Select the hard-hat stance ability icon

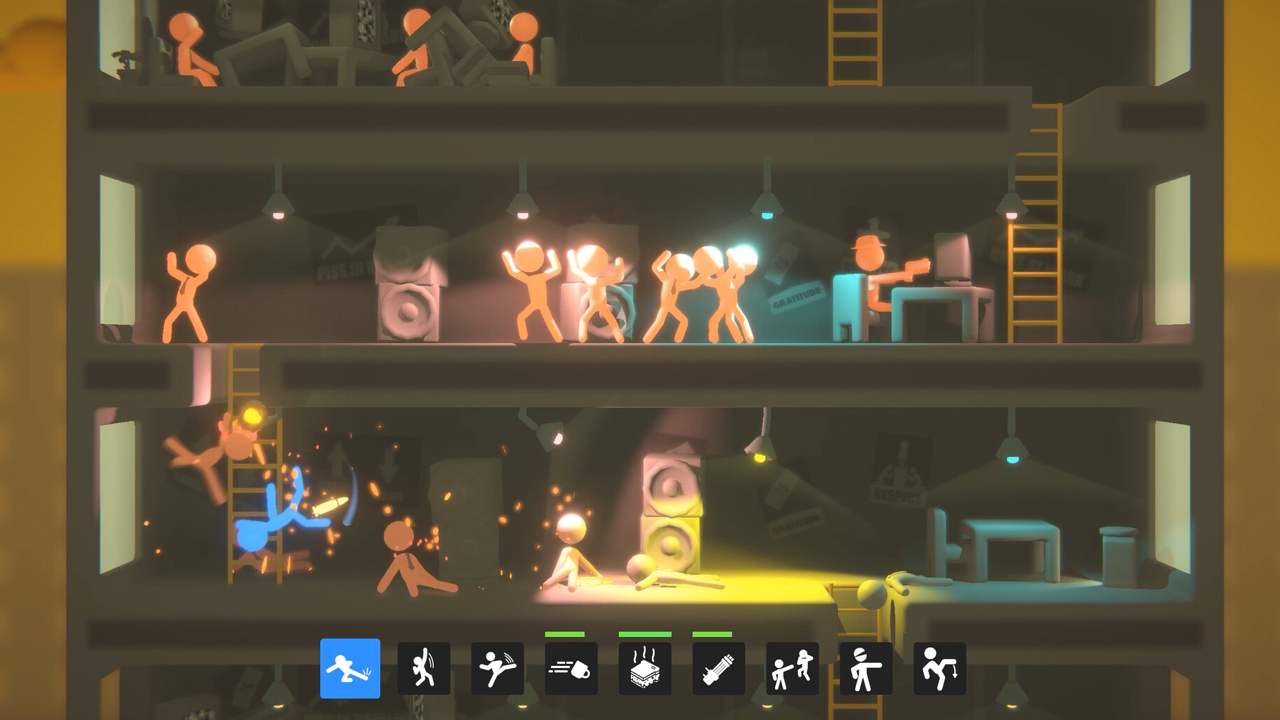coord(866,668)
